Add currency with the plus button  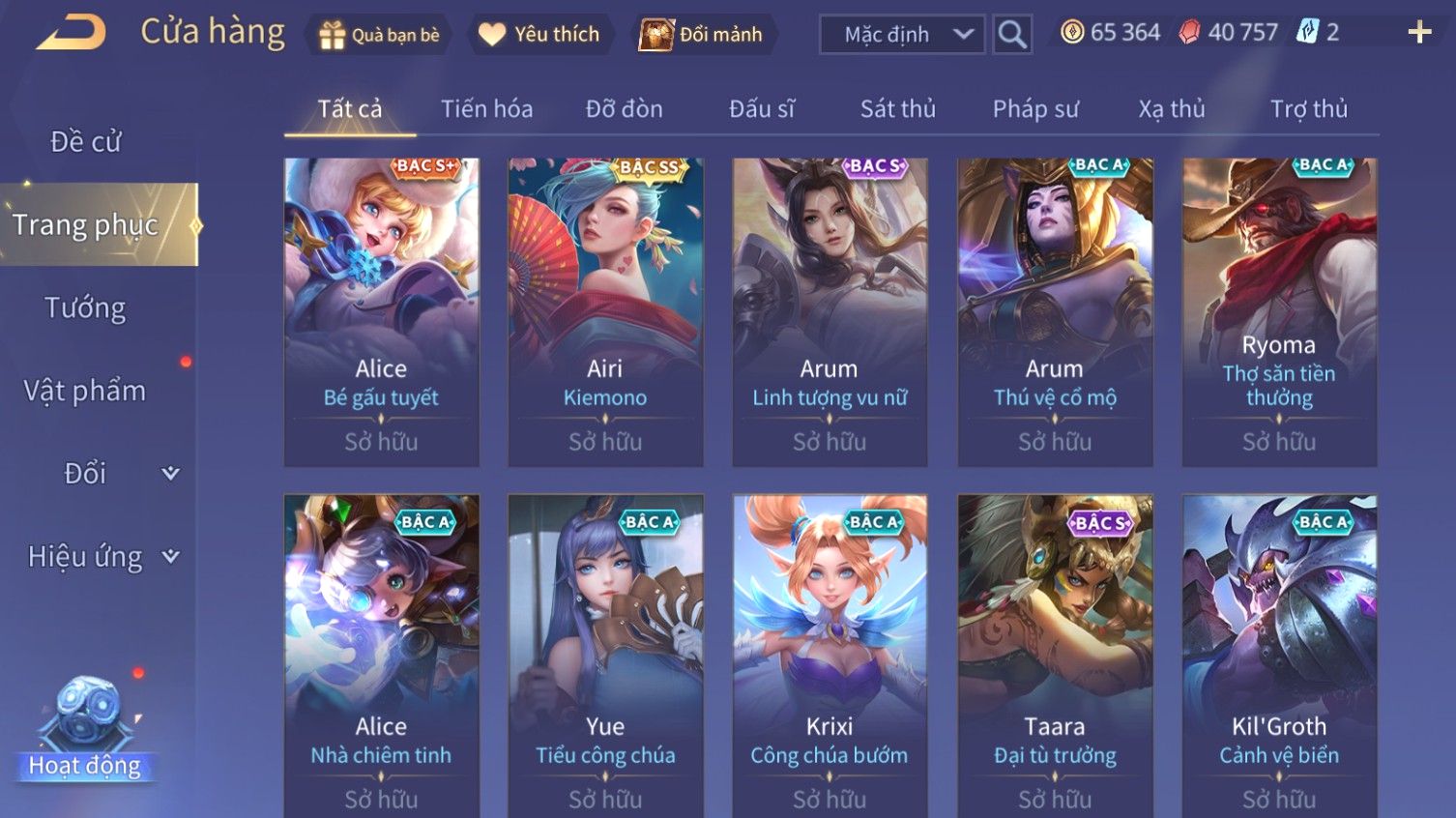tap(1418, 33)
